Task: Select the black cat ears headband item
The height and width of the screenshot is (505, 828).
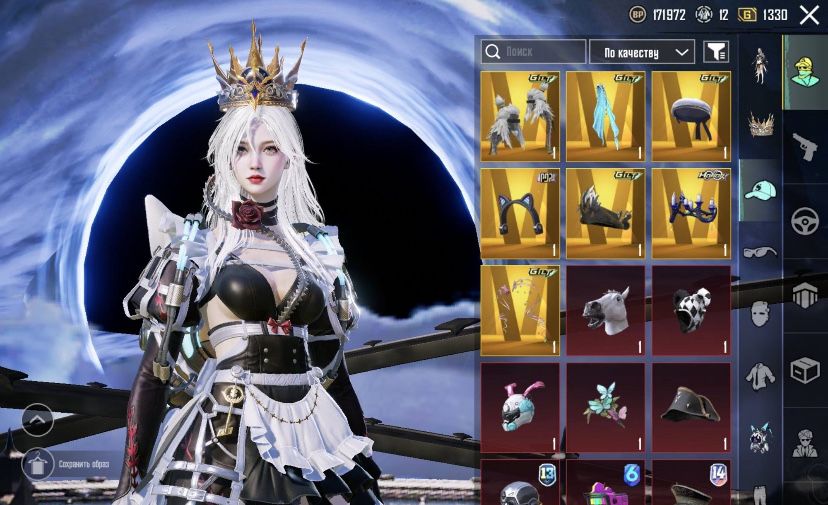Action: pyautogui.click(x=520, y=213)
